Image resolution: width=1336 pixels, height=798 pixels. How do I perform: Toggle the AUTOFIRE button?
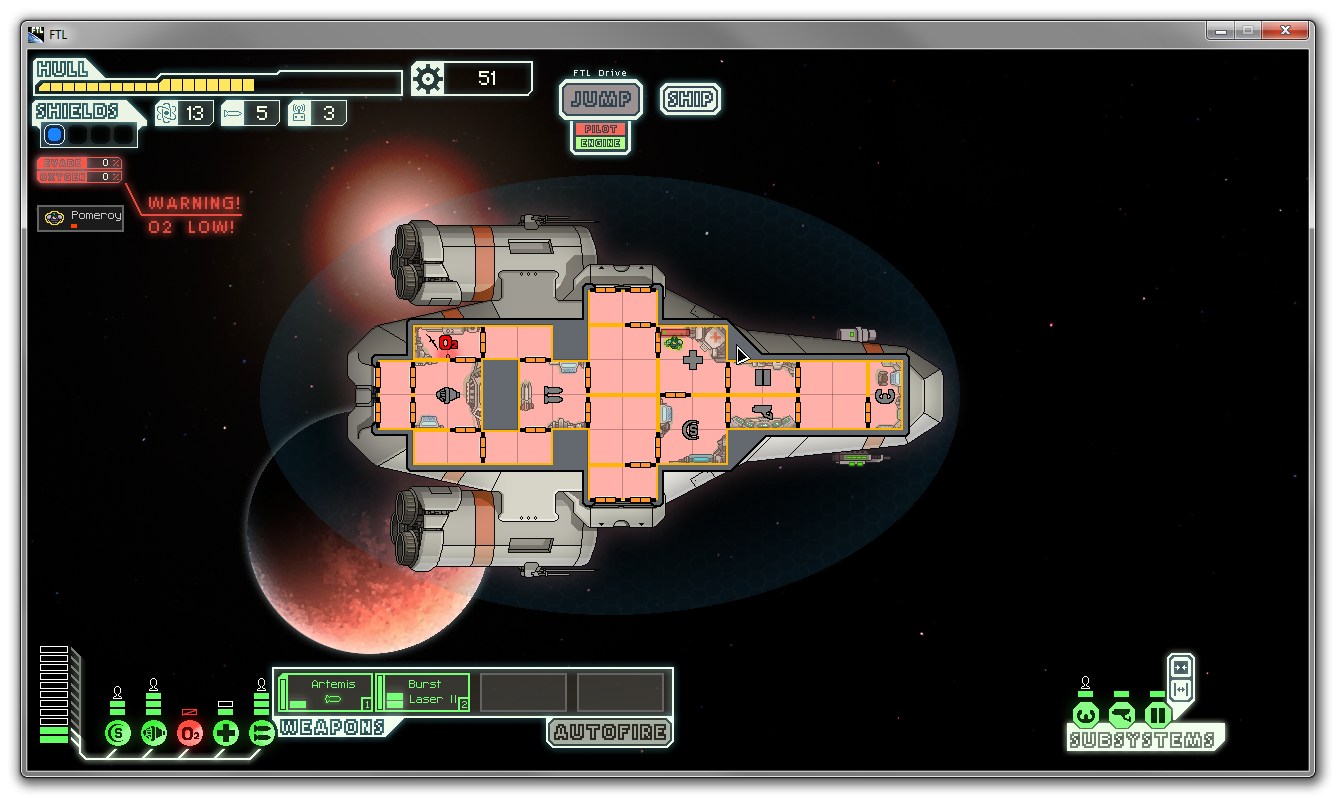coord(610,732)
